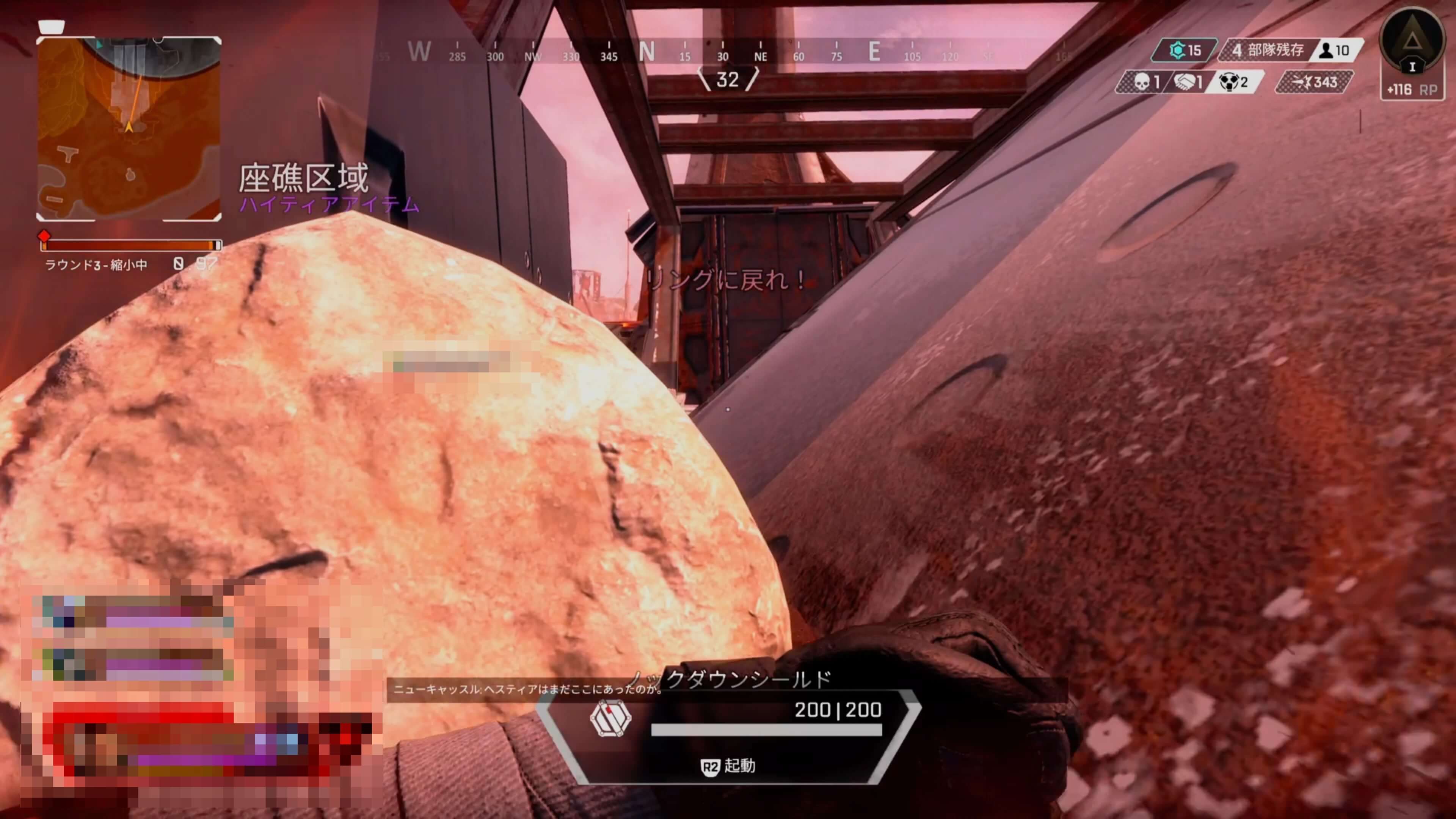Click the skull kills icon
The height and width of the screenshot is (819, 1456).
coord(1142,83)
